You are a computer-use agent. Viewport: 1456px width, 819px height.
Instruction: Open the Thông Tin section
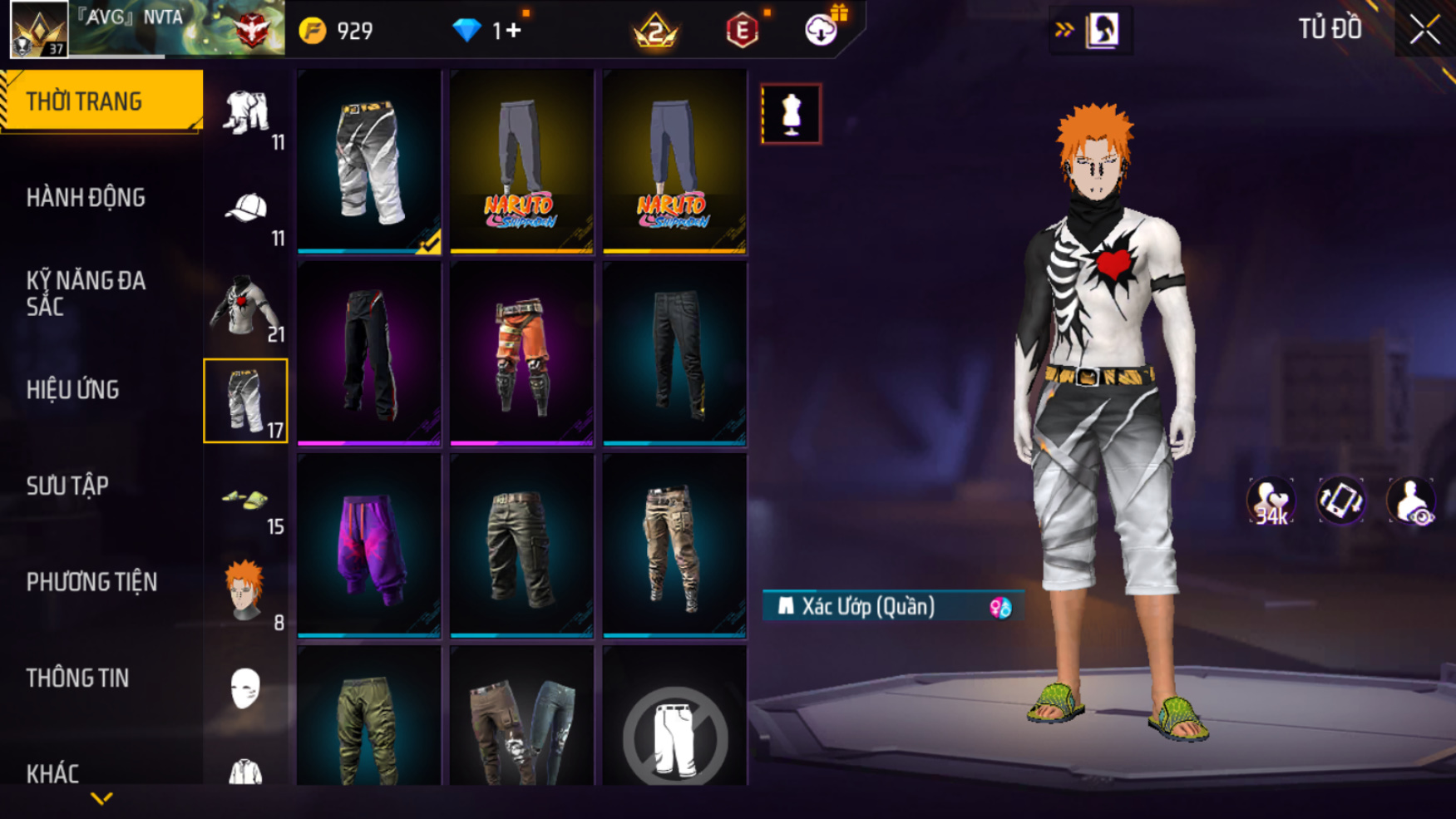click(77, 678)
